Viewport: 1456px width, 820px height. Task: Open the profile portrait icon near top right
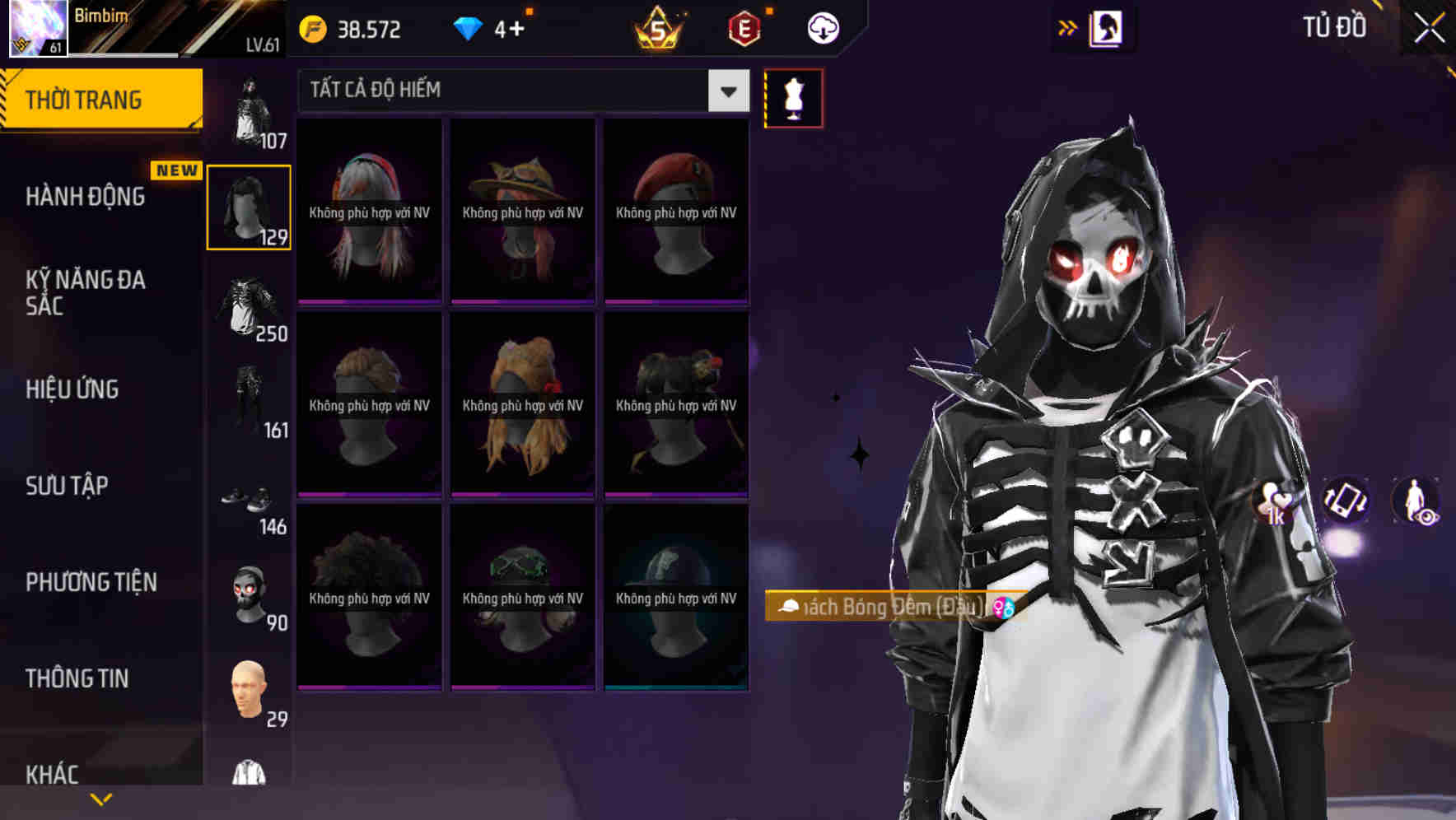click(1108, 27)
